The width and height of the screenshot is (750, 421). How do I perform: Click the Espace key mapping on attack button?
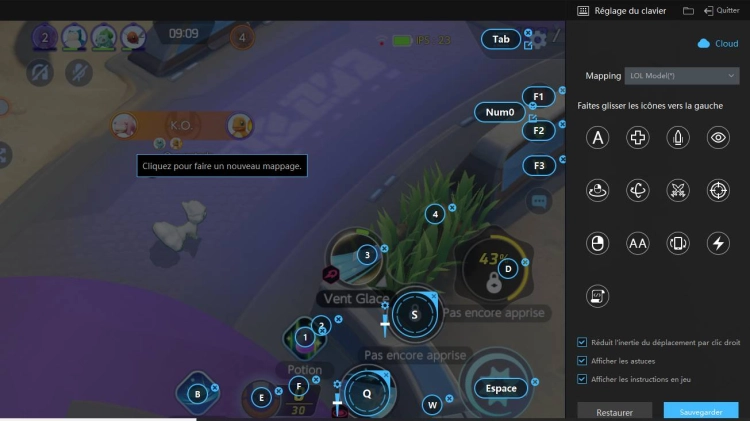pos(501,388)
